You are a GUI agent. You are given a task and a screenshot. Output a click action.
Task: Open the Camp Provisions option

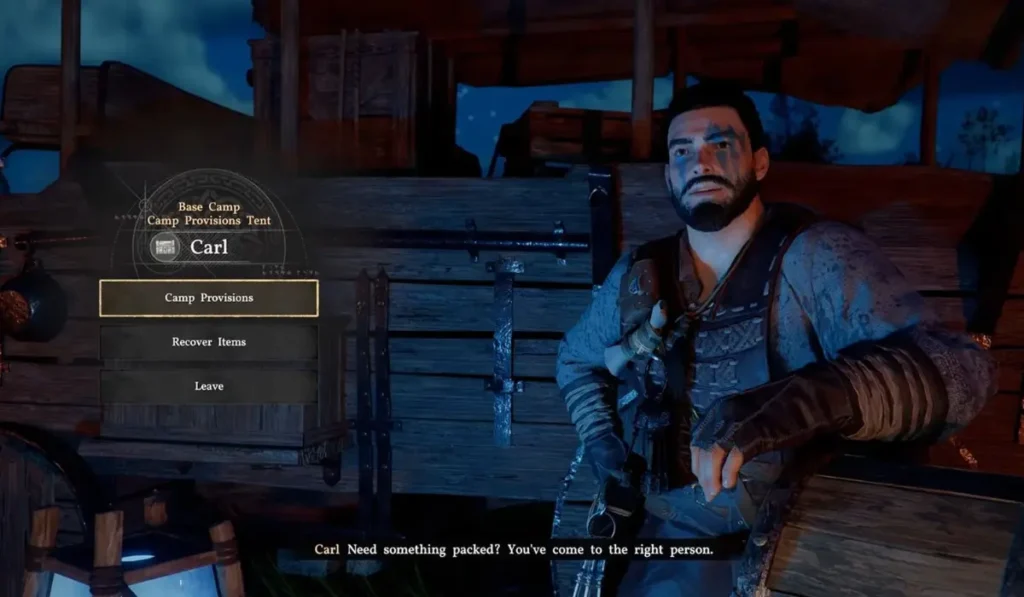point(209,298)
